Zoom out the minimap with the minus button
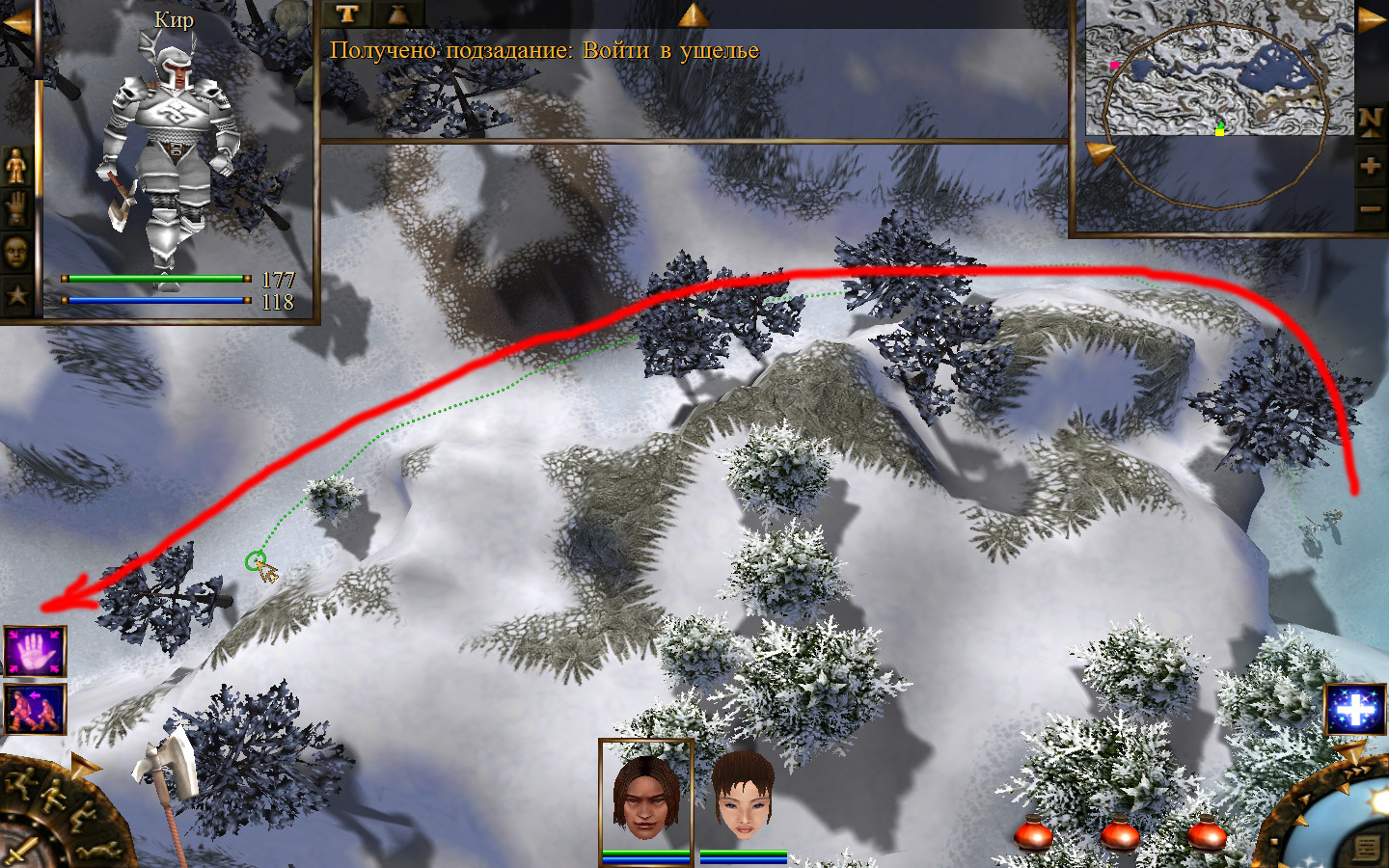1389x868 pixels. (x=1370, y=208)
